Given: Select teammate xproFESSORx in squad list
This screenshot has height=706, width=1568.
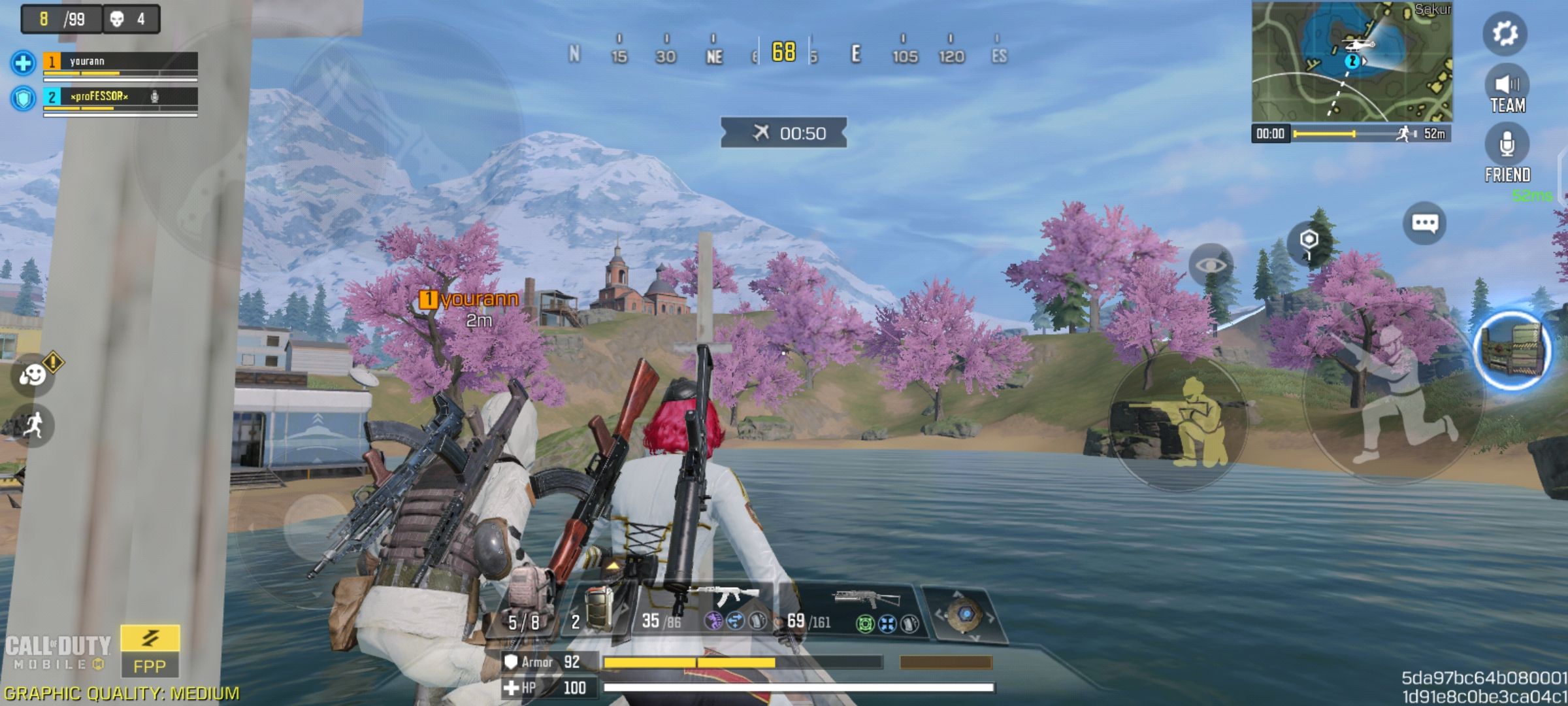Looking at the screenshot, I should tap(120, 97).
